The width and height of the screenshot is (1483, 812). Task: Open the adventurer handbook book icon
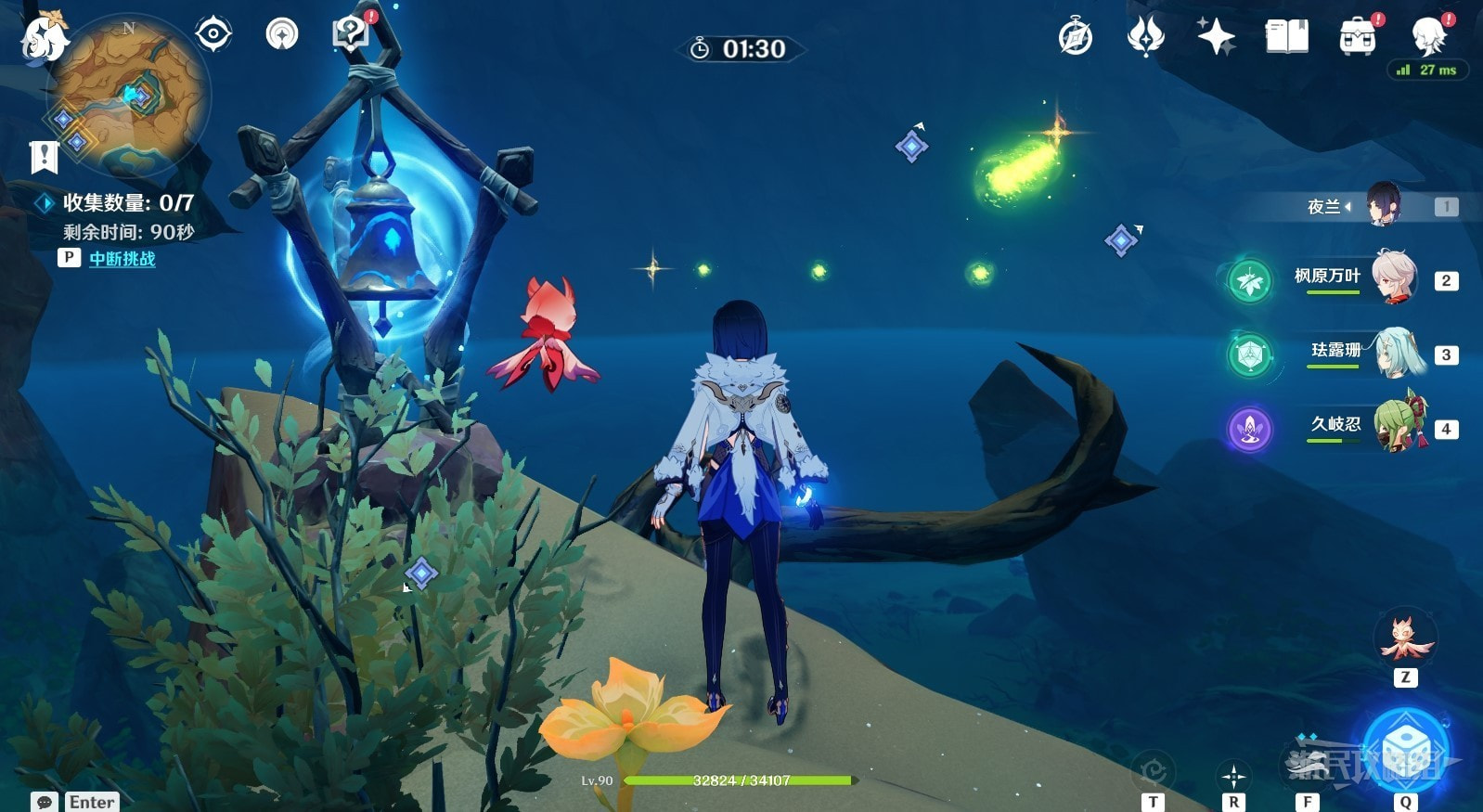click(x=1286, y=37)
